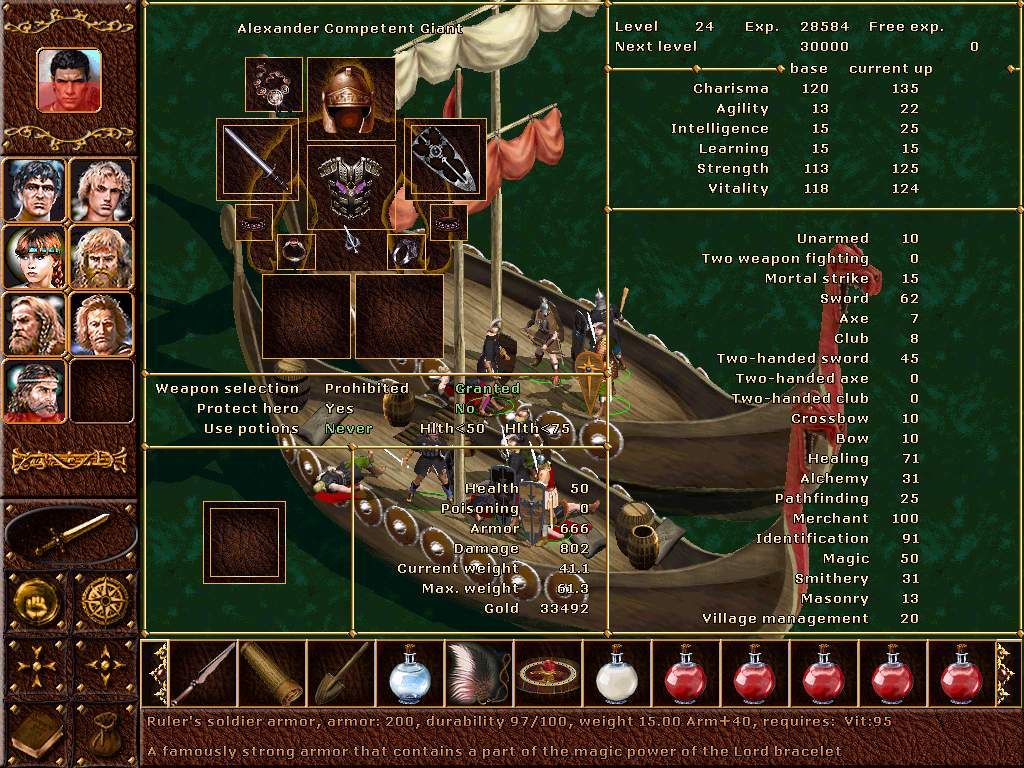Click the equipped necklace amulet slot

(274, 85)
